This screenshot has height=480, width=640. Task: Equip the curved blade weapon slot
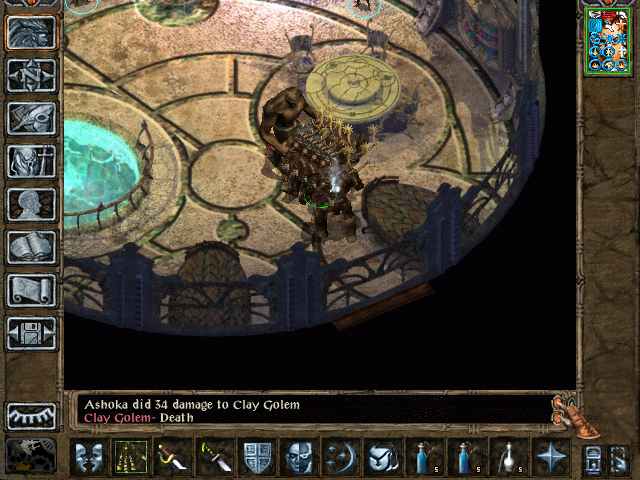(x=172, y=457)
